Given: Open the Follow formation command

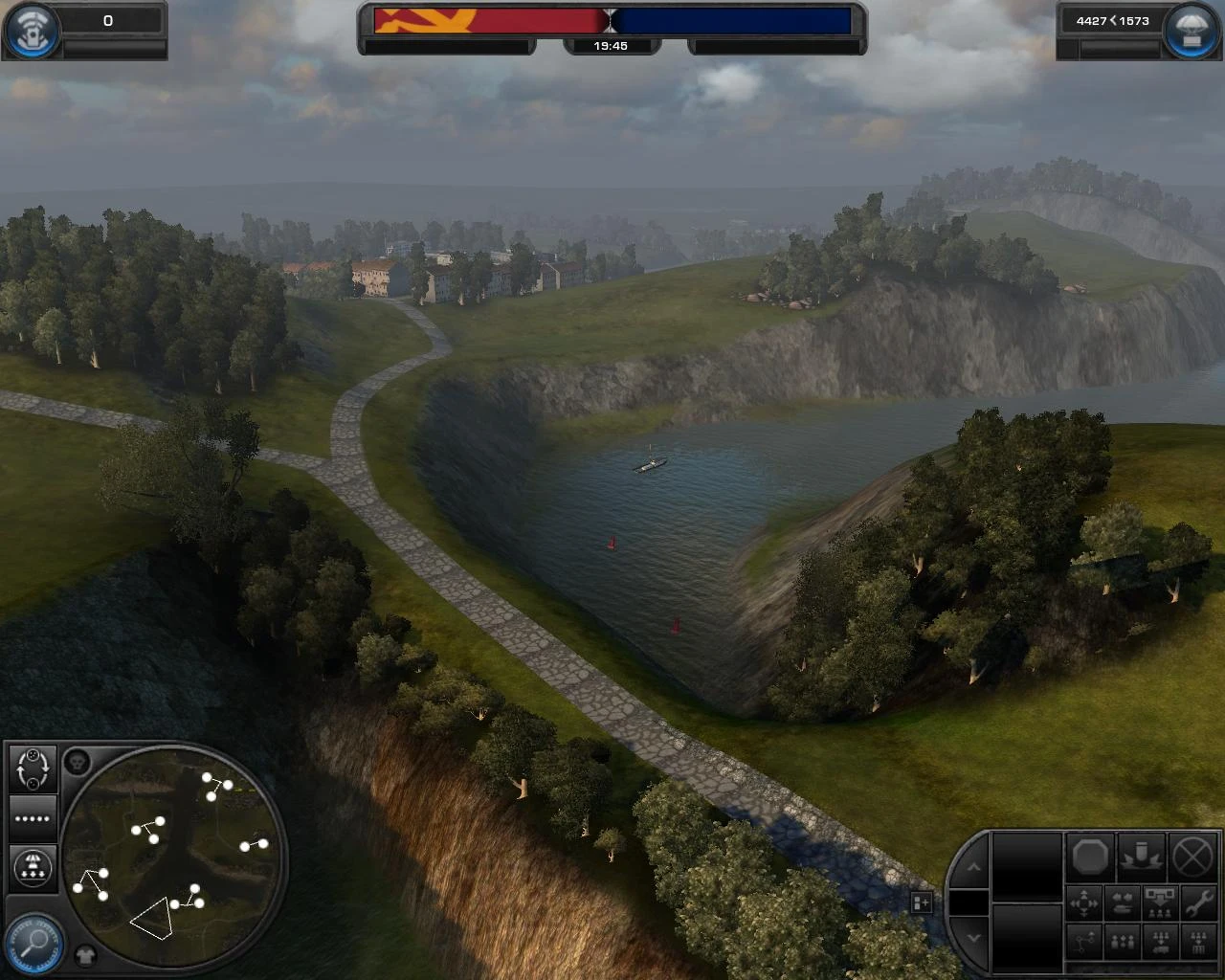Looking at the screenshot, I should click(1123, 942).
